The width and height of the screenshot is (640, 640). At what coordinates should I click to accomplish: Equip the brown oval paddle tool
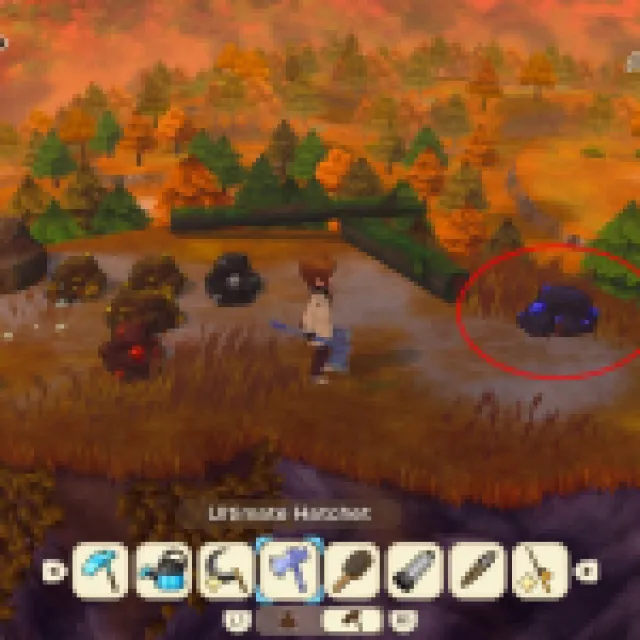tap(353, 571)
